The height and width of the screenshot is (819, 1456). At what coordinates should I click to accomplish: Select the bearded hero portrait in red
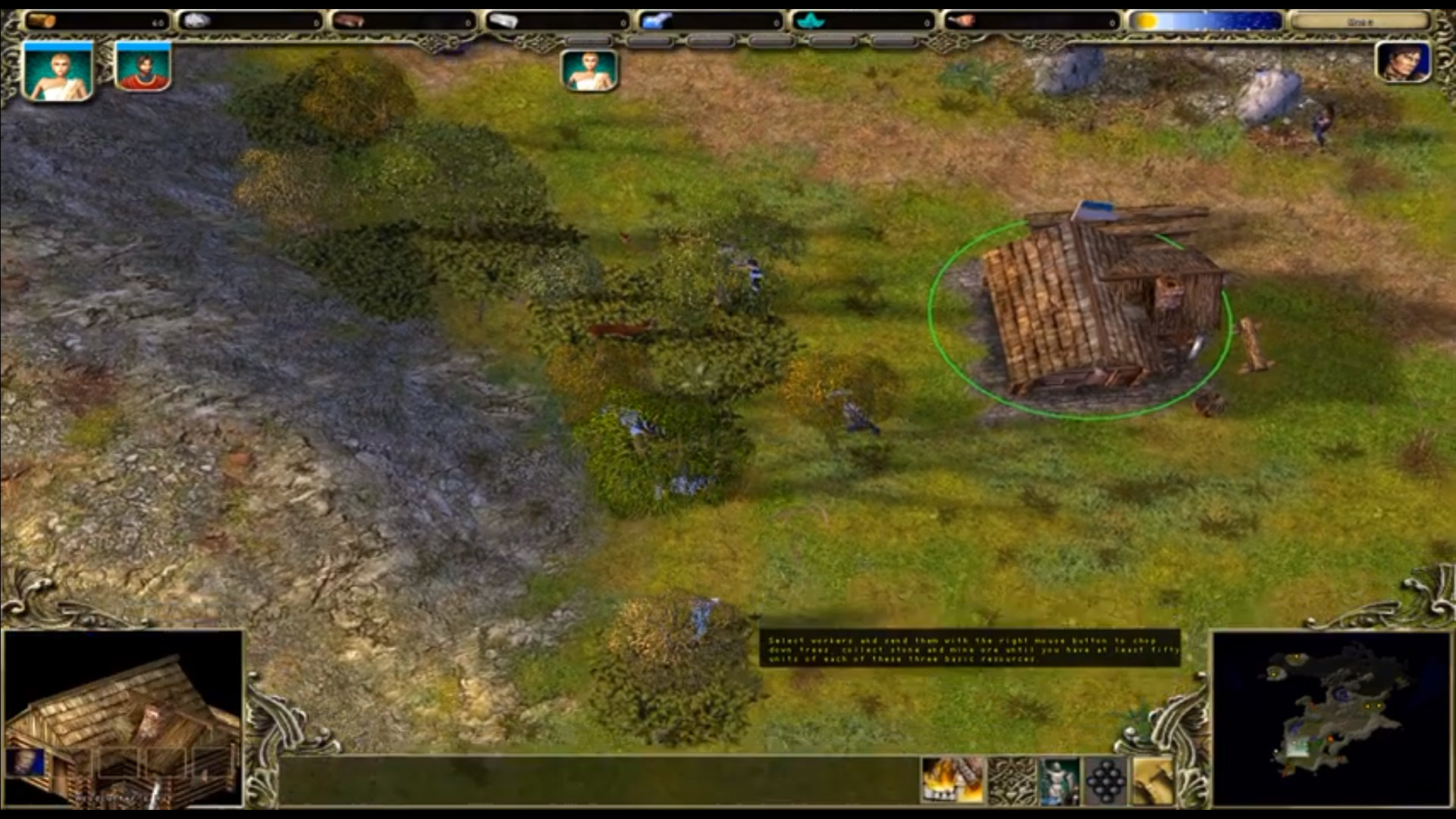(143, 67)
